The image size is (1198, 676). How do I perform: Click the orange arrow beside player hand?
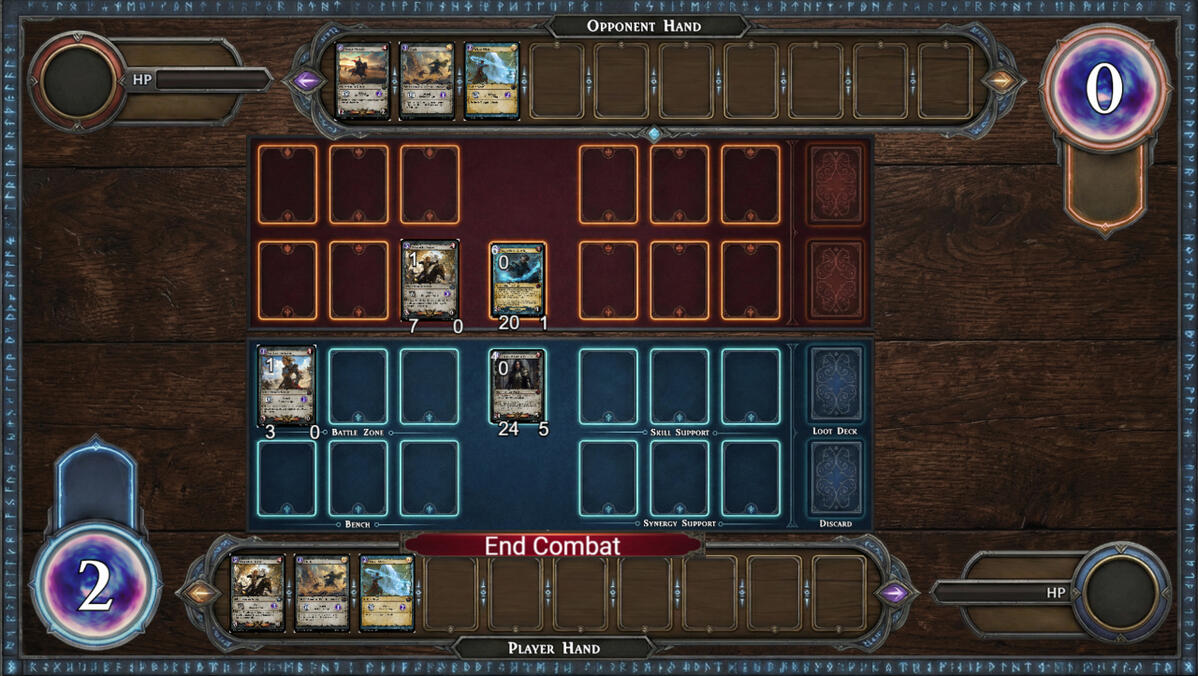point(198,593)
